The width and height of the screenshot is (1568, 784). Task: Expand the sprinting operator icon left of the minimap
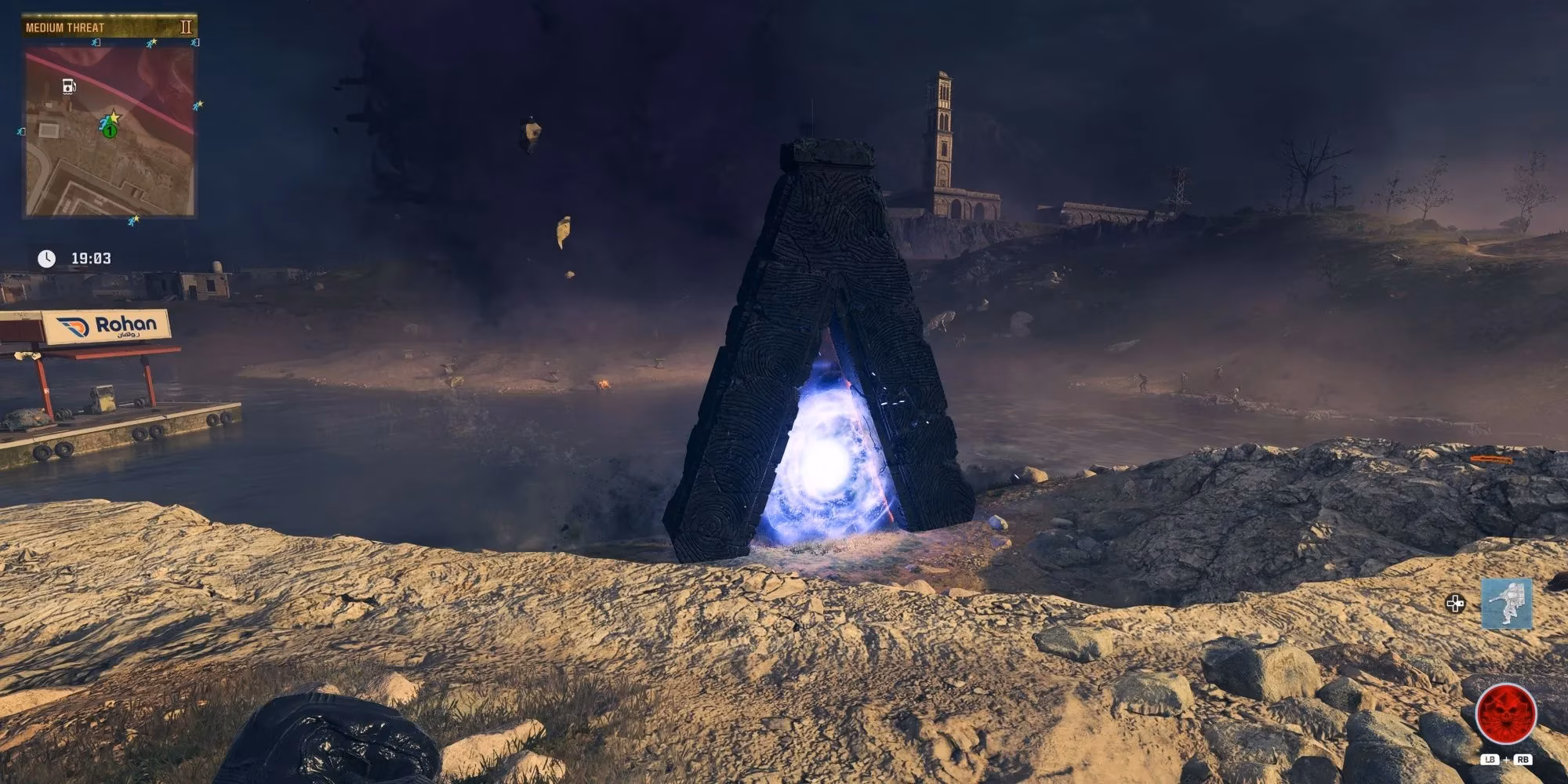click(x=19, y=132)
